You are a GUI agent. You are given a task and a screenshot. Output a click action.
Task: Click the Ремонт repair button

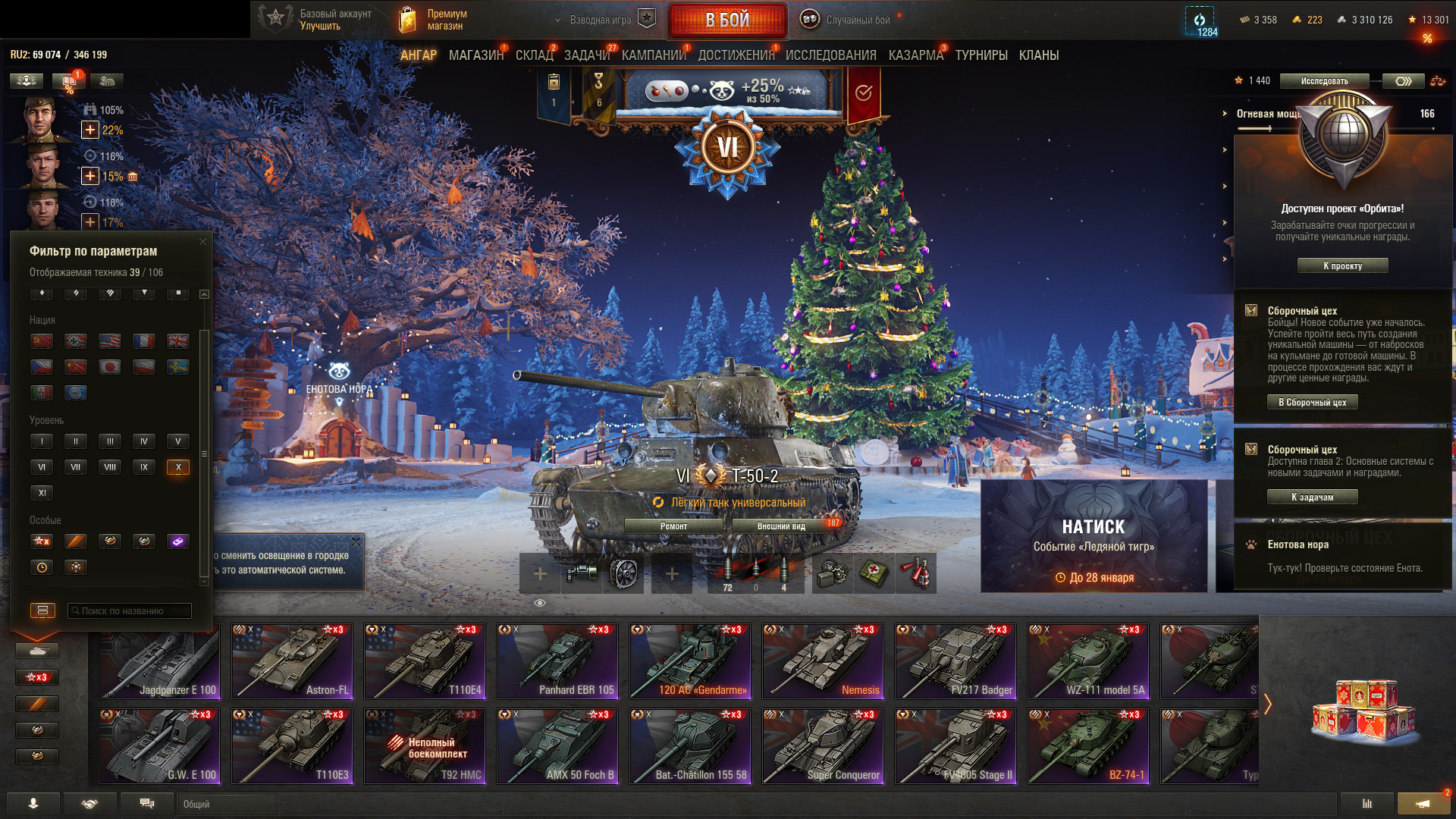click(673, 526)
